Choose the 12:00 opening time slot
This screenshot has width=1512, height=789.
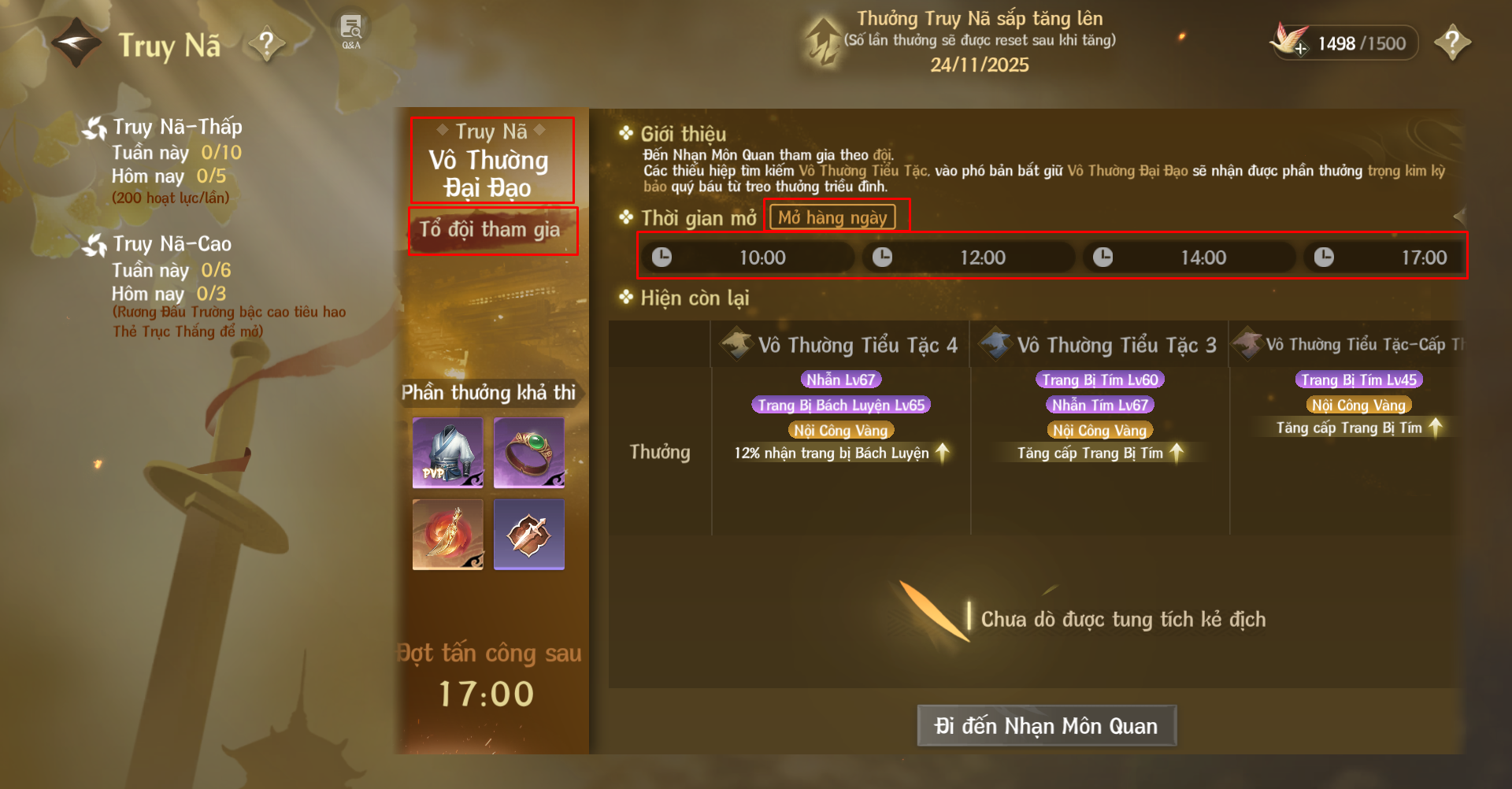point(968,257)
